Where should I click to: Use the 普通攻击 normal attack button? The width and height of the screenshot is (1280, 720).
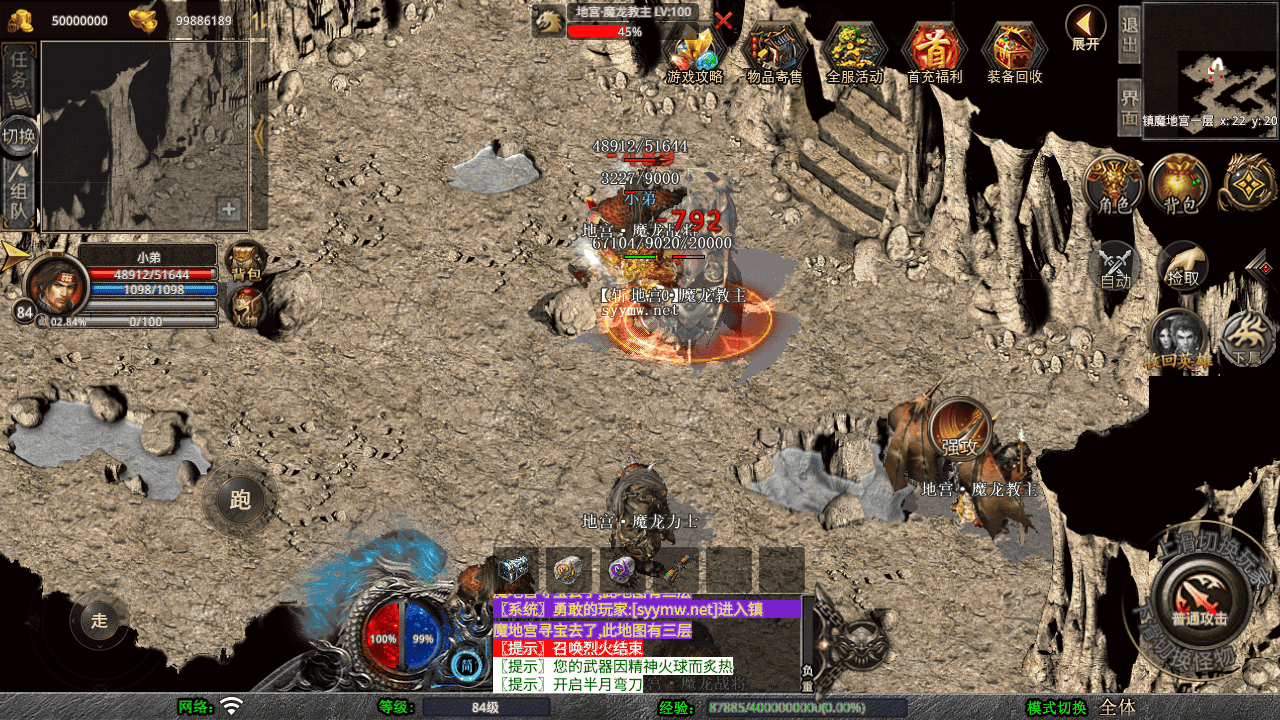click(1199, 597)
